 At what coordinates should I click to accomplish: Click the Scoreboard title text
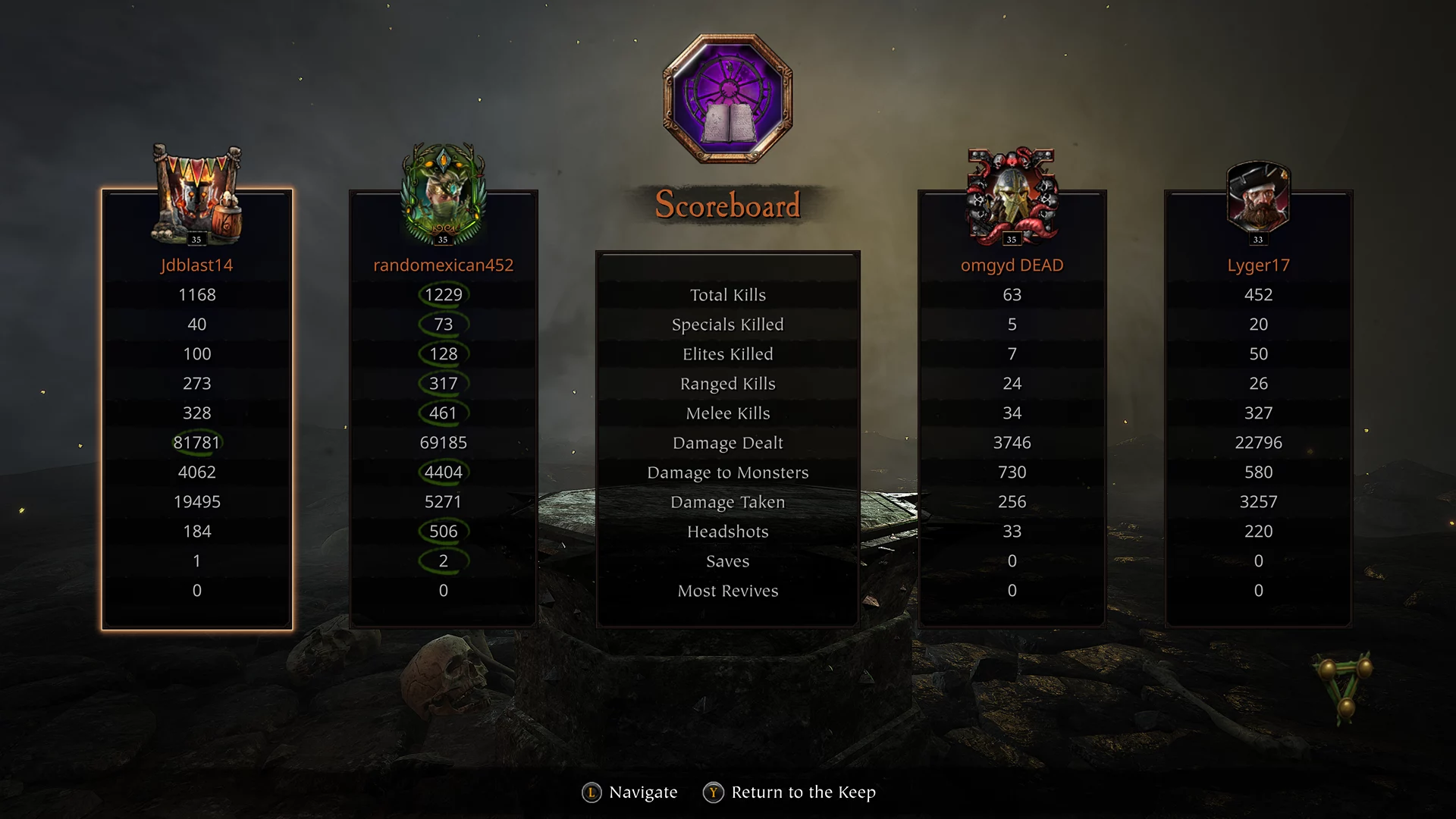[727, 204]
